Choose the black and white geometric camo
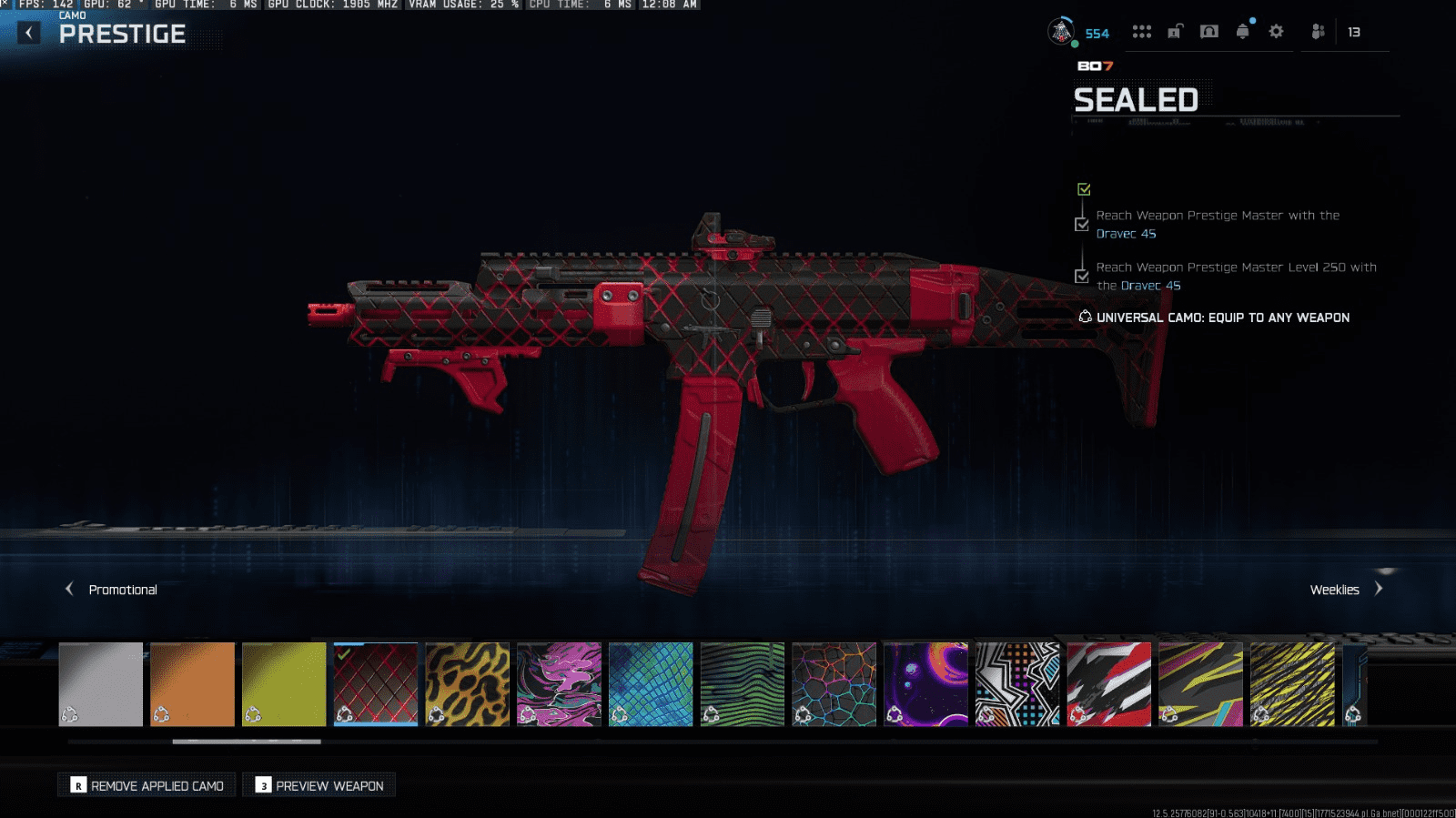This screenshot has height=818, width=1456. click(1017, 684)
